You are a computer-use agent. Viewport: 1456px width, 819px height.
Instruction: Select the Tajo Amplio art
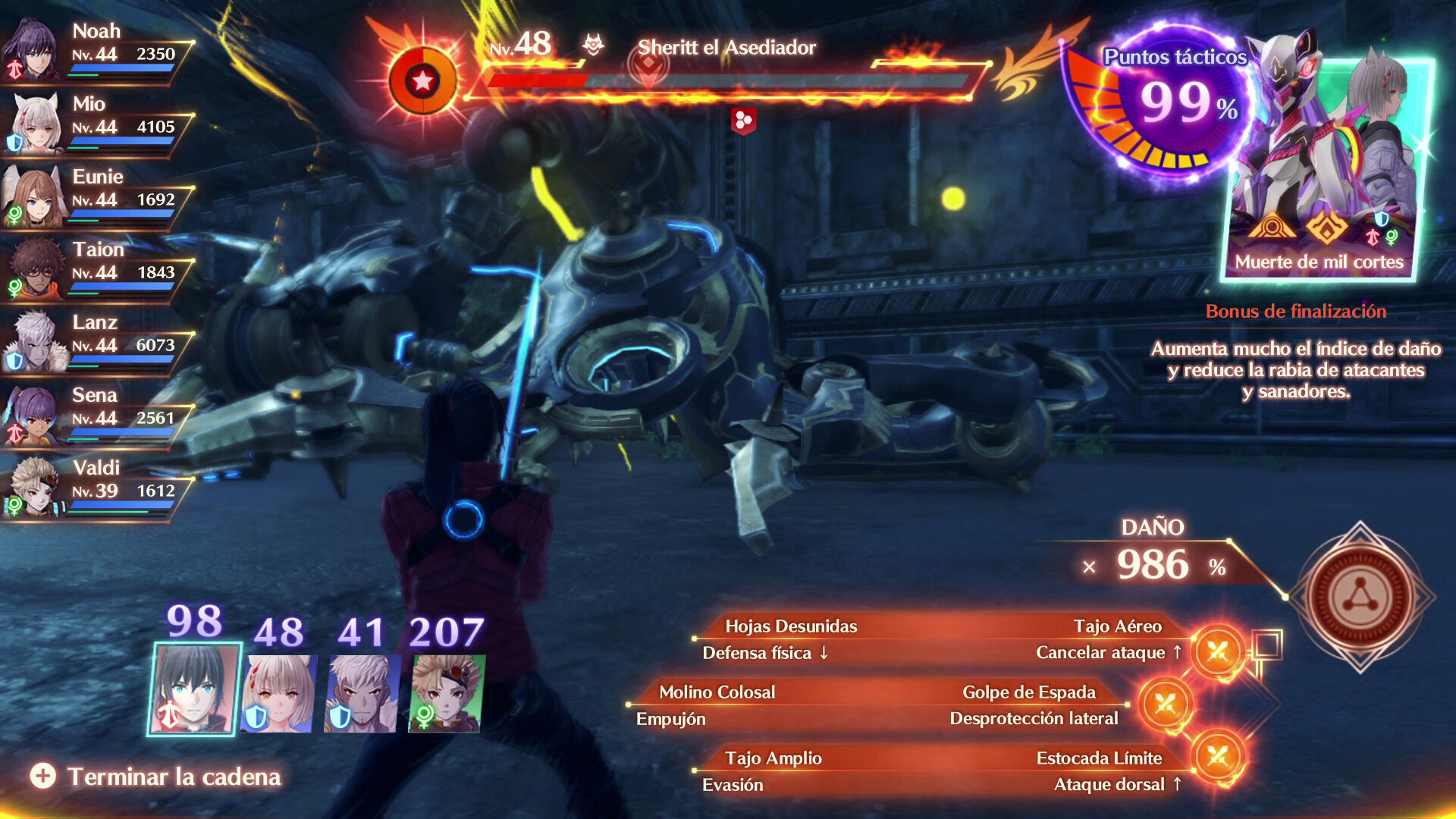tap(773, 758)
